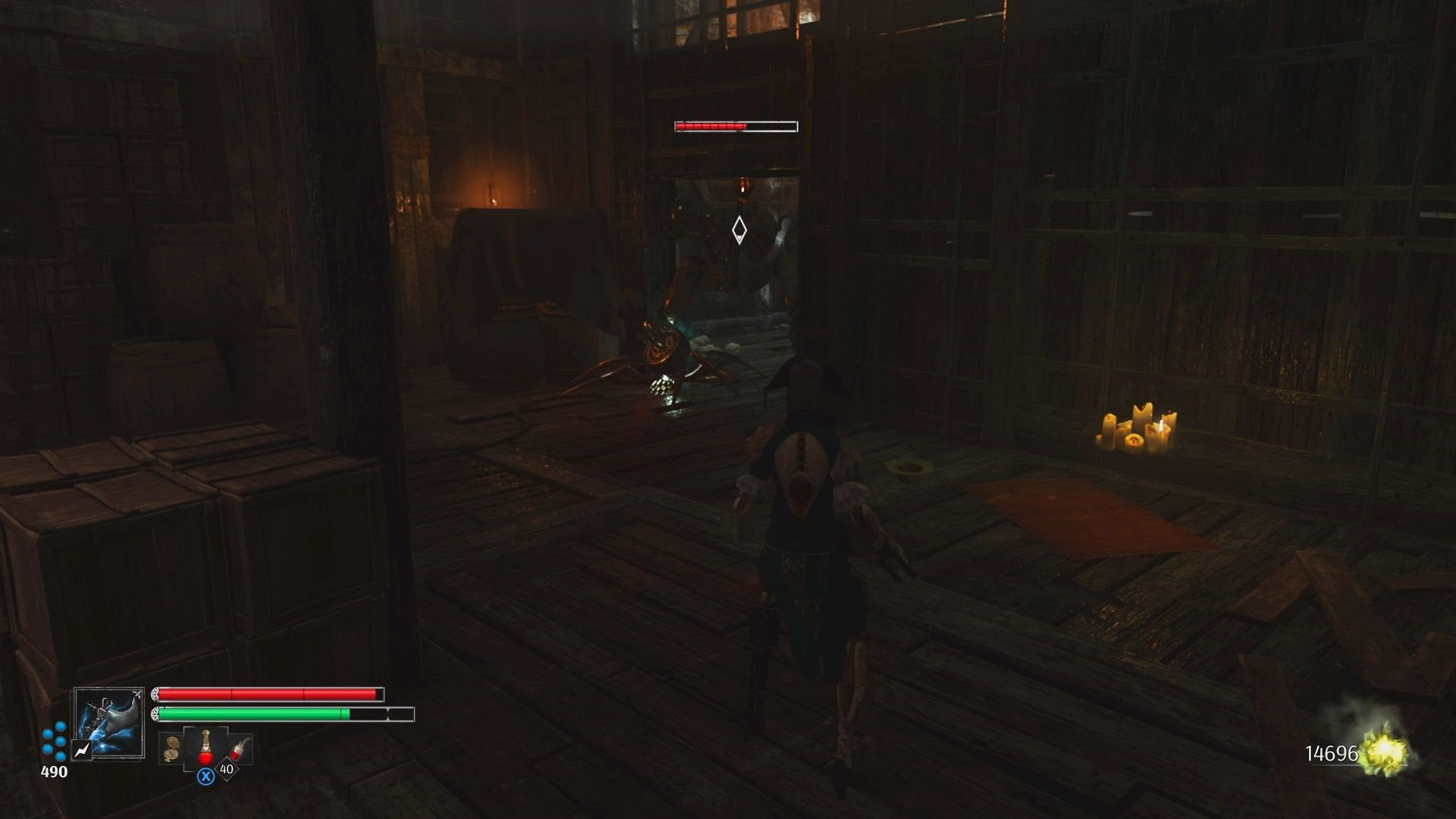Click the lightning module icon on the weapon portrait
This screenshot has height=819, width=1456.
click(82, 752)
